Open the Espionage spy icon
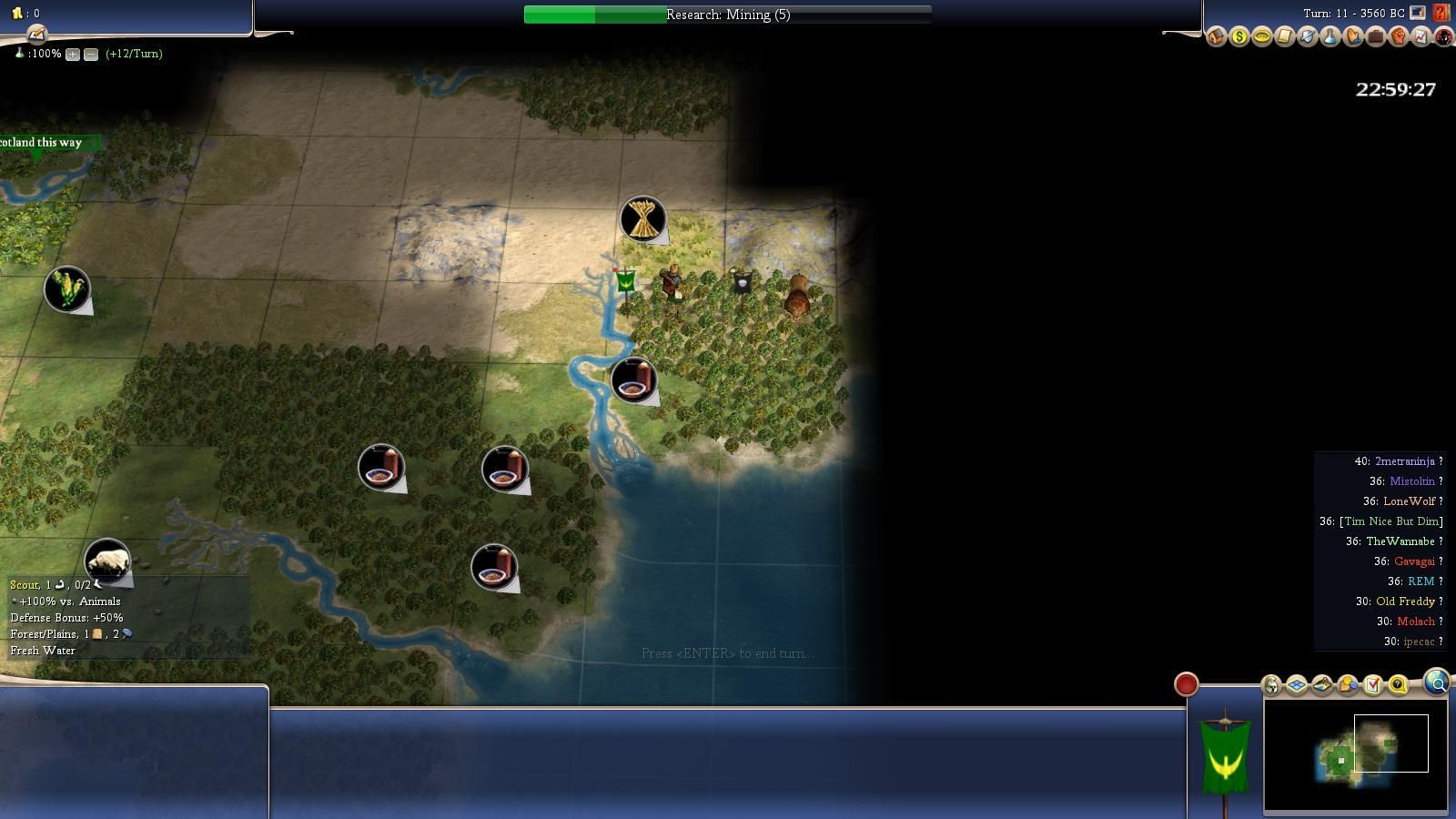The height and width of the screenshot is (819, 1456). (x=1444, y=37)
